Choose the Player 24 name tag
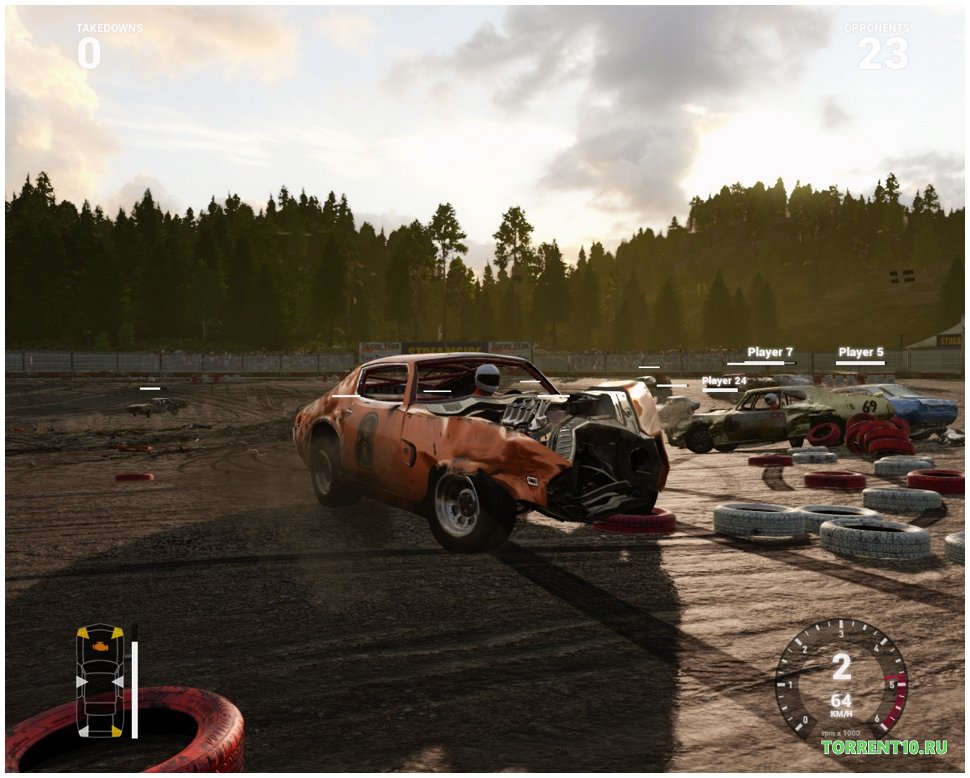Image resolution: width=970 pixels, height=778 pixels. click(724, 381)
